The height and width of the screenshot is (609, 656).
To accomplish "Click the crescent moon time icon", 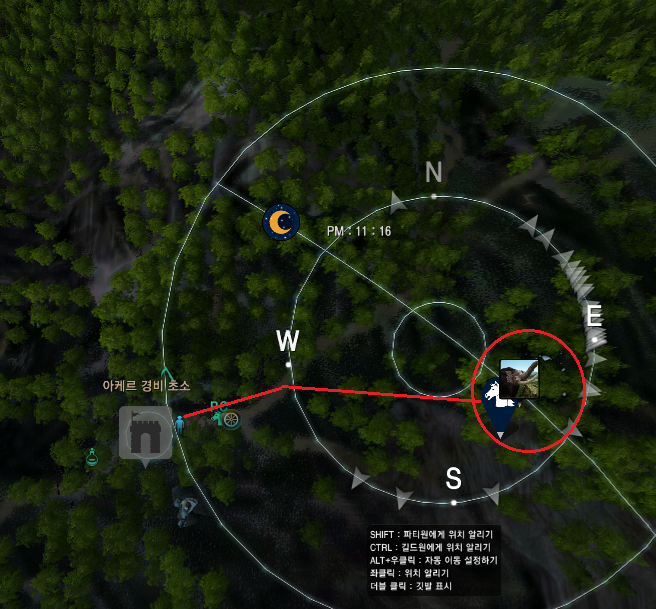I will coord(281,221).
